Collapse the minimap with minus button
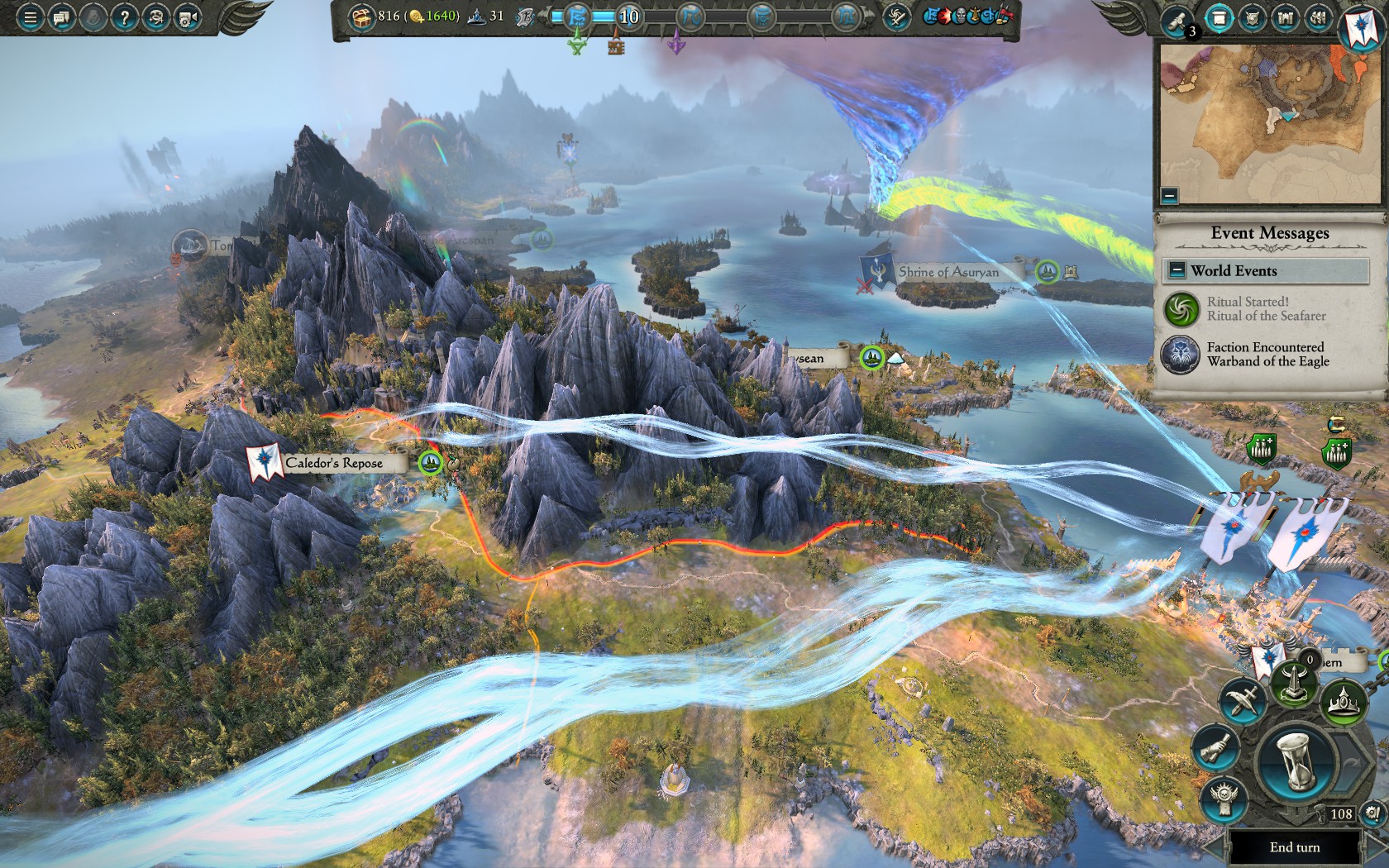 click(x=1169, y=196)
